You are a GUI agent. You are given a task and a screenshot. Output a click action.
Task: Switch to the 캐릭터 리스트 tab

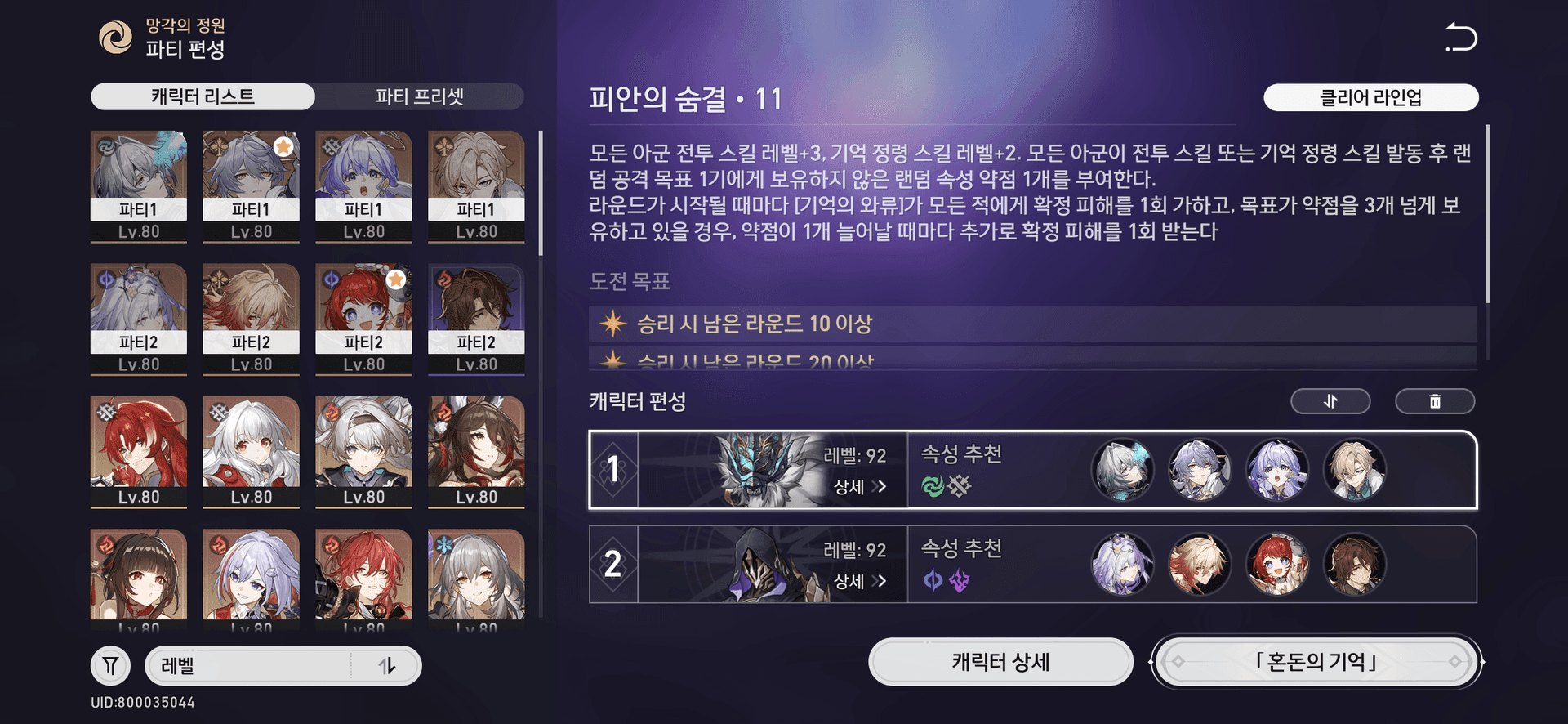(x=204, y=96)
